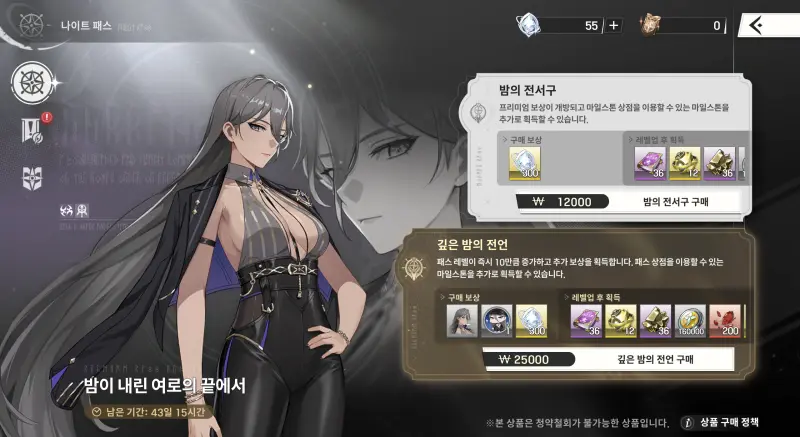
Task: View the red gem reward showing 200
Action: (727, 320)
